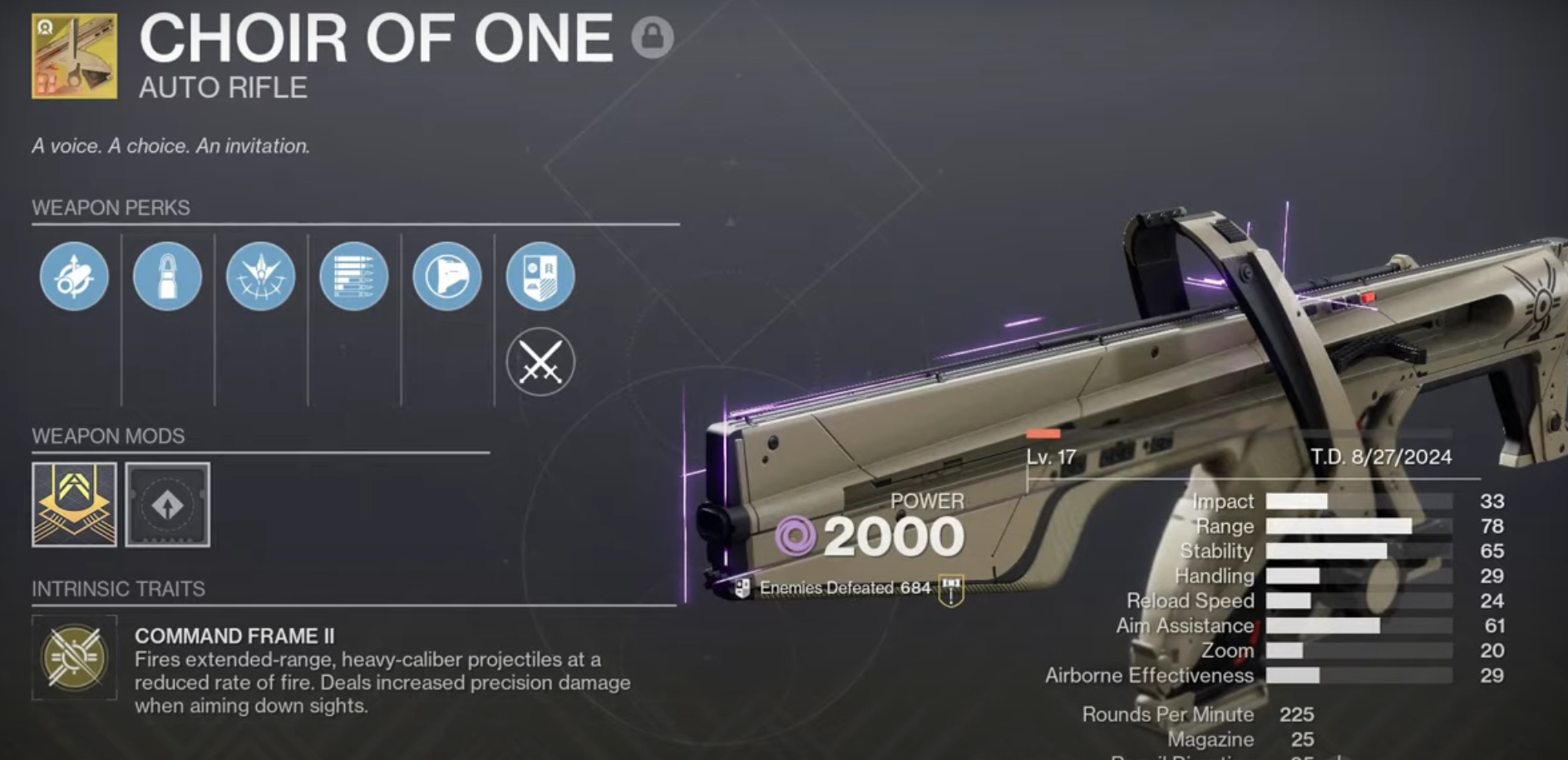Click the Choir of One weapon thumbnail
The width and height of the screenshot is (1568, 760).
(74, 57)
